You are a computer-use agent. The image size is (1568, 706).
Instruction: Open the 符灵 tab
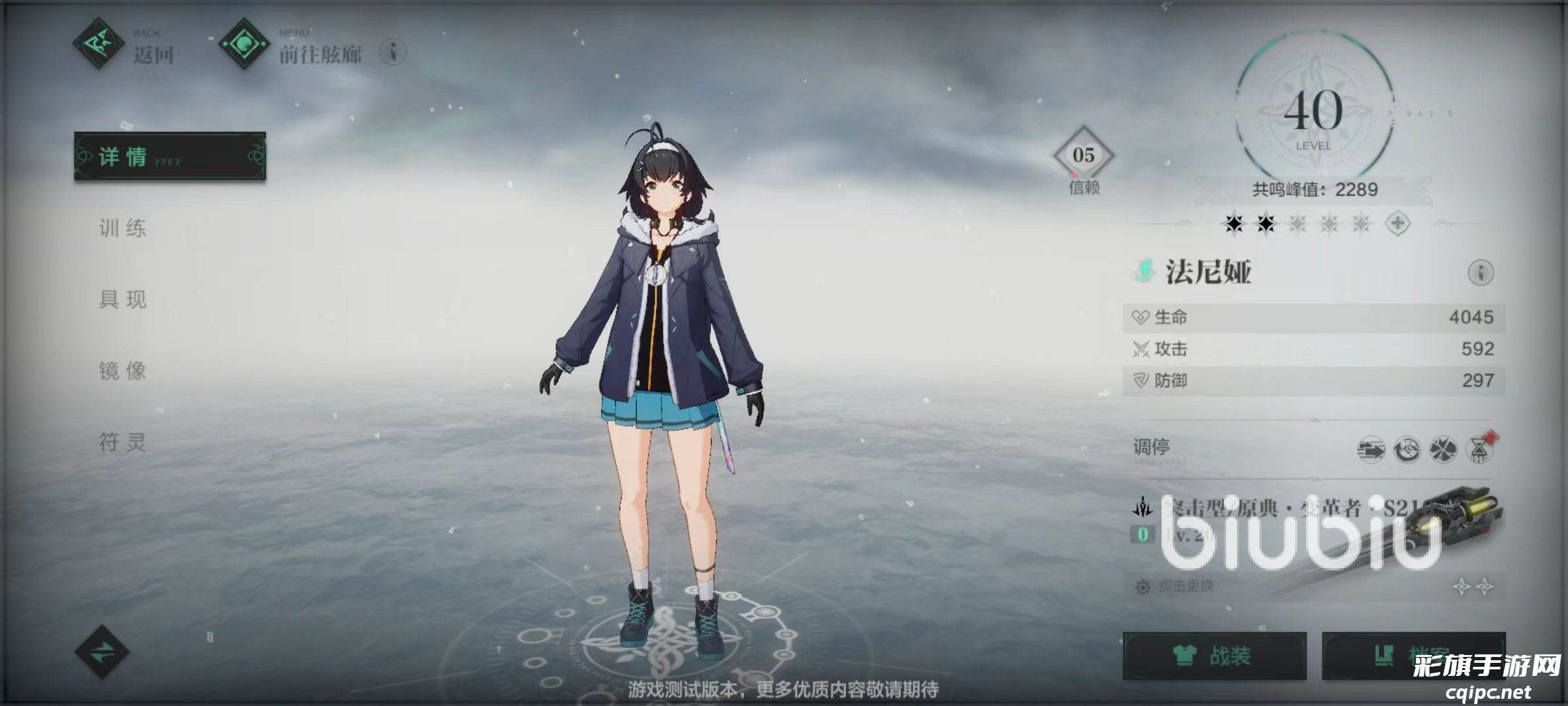(123, 442)
